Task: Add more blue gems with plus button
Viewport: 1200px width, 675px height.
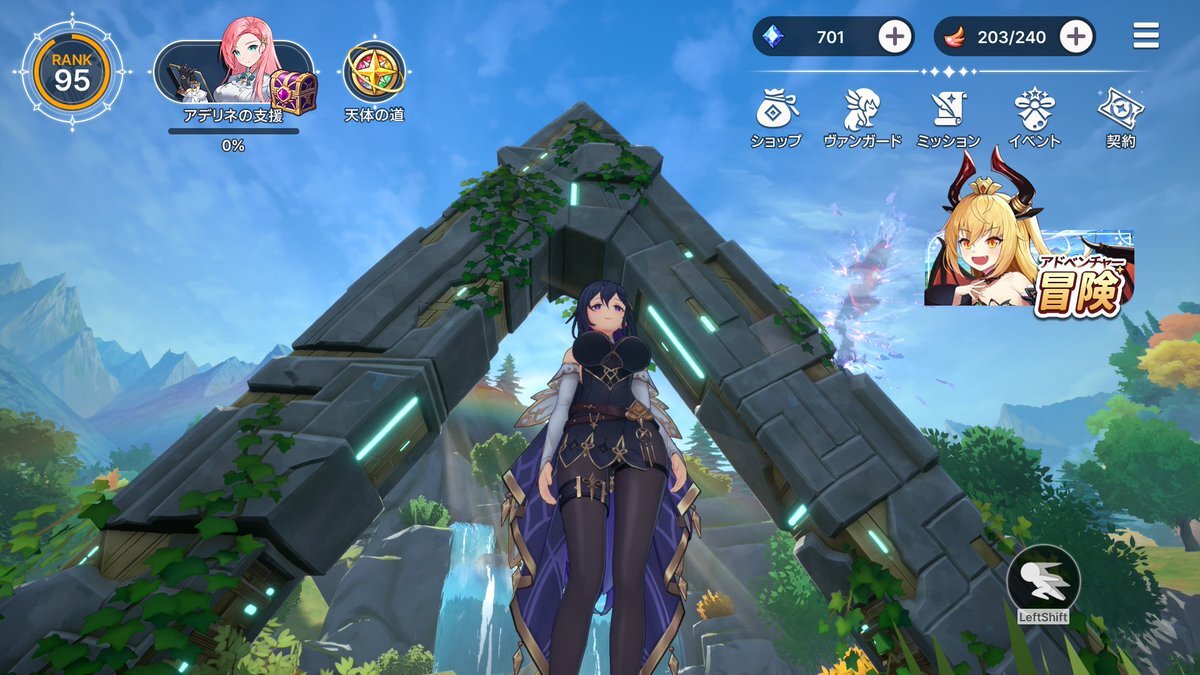Action: click(895, 37)
